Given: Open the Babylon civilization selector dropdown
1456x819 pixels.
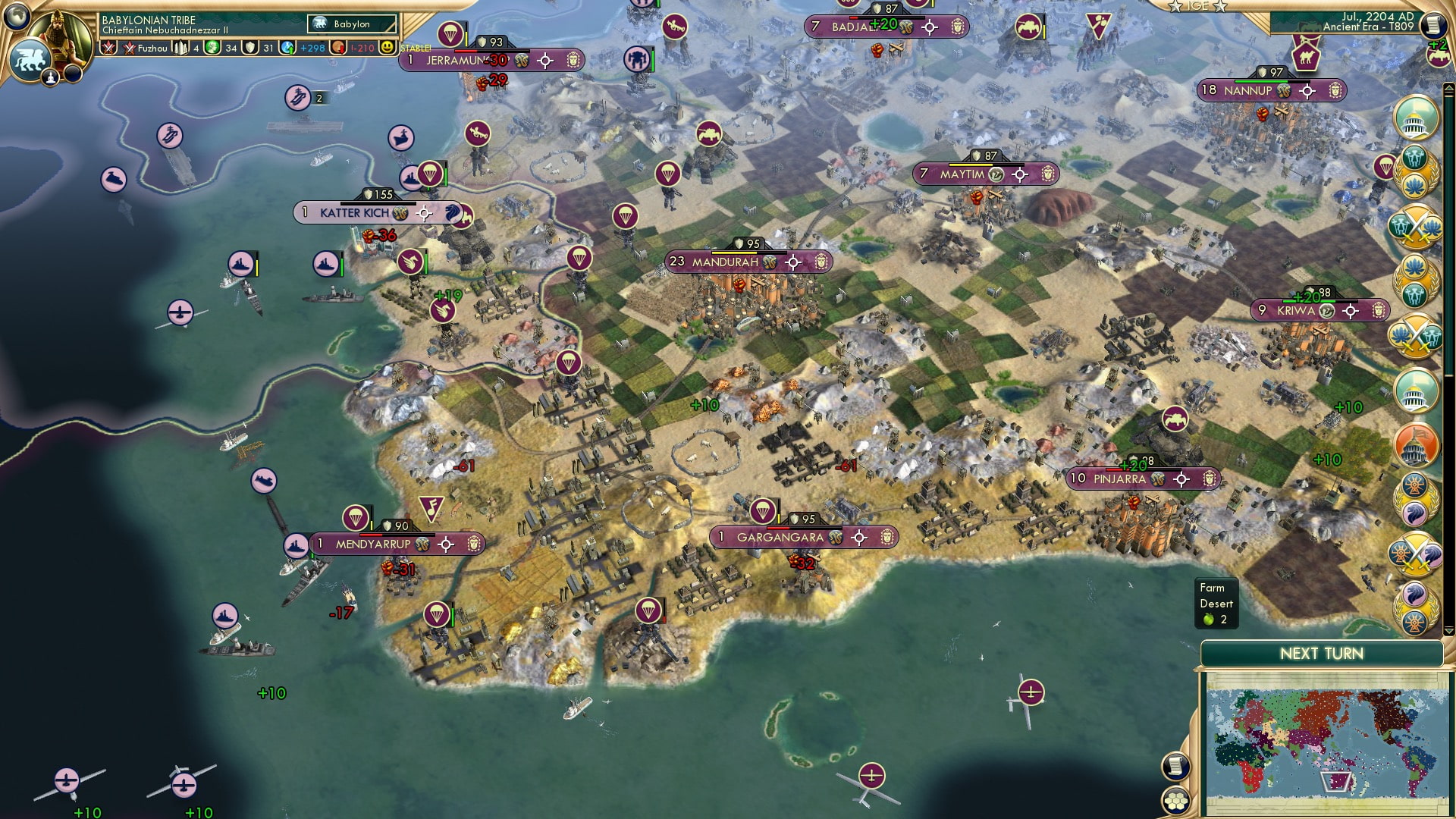Looking at the screenshot, I should (352, 24).
